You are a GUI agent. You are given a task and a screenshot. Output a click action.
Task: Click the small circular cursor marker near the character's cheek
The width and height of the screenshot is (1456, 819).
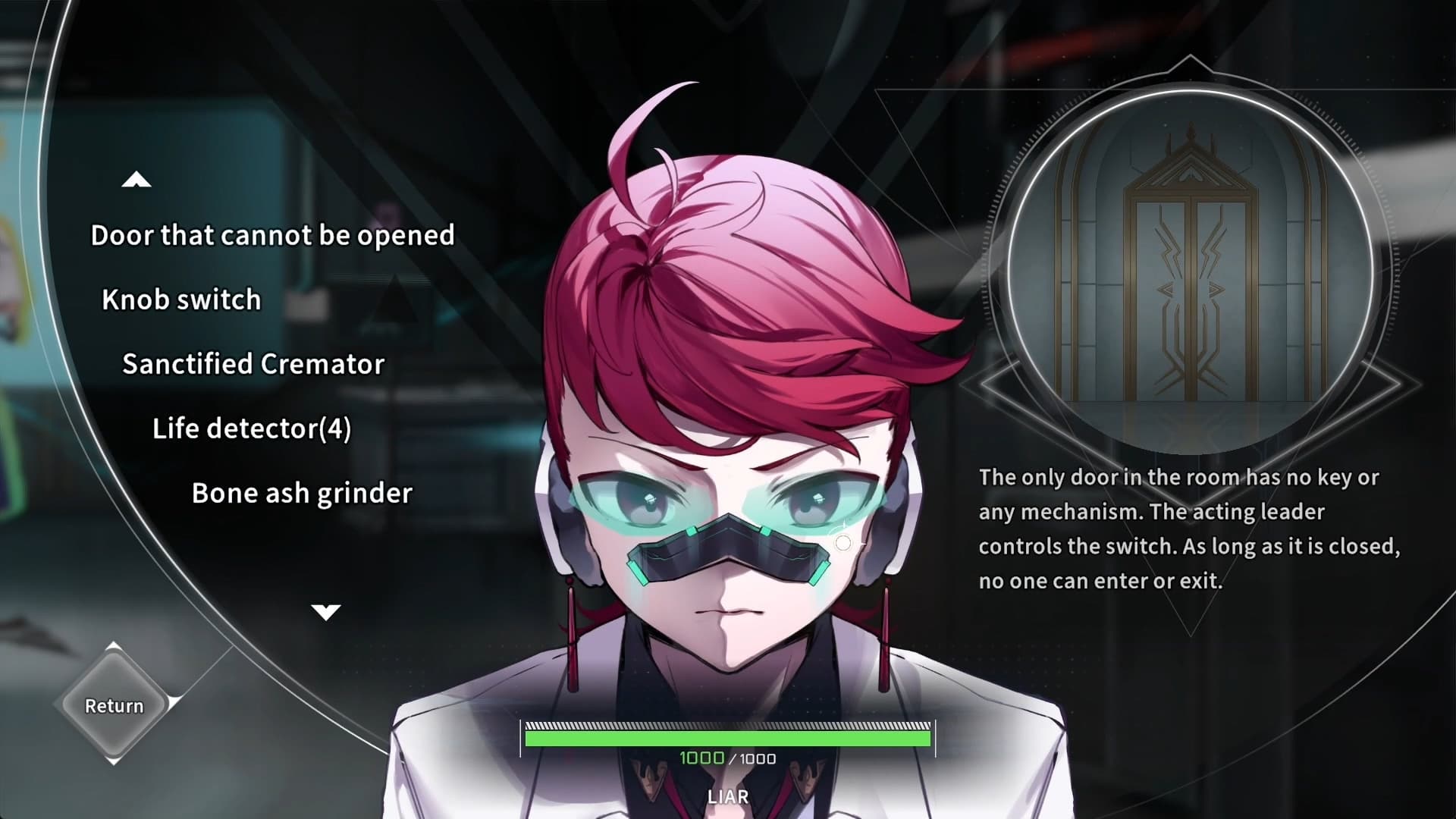(844, 541)
